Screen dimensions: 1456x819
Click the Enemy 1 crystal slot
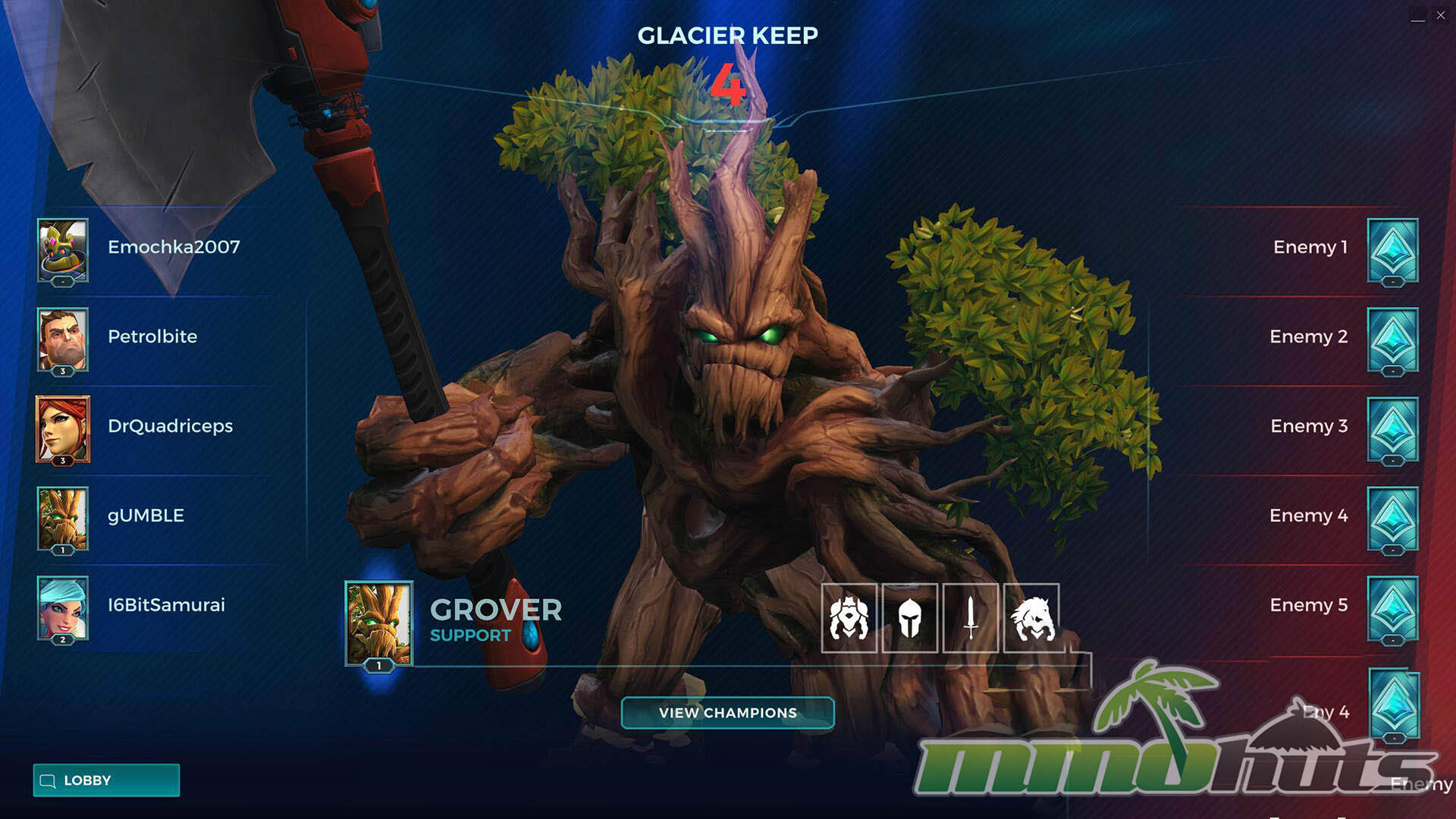pyautogui.click(x=1392, y=250)
